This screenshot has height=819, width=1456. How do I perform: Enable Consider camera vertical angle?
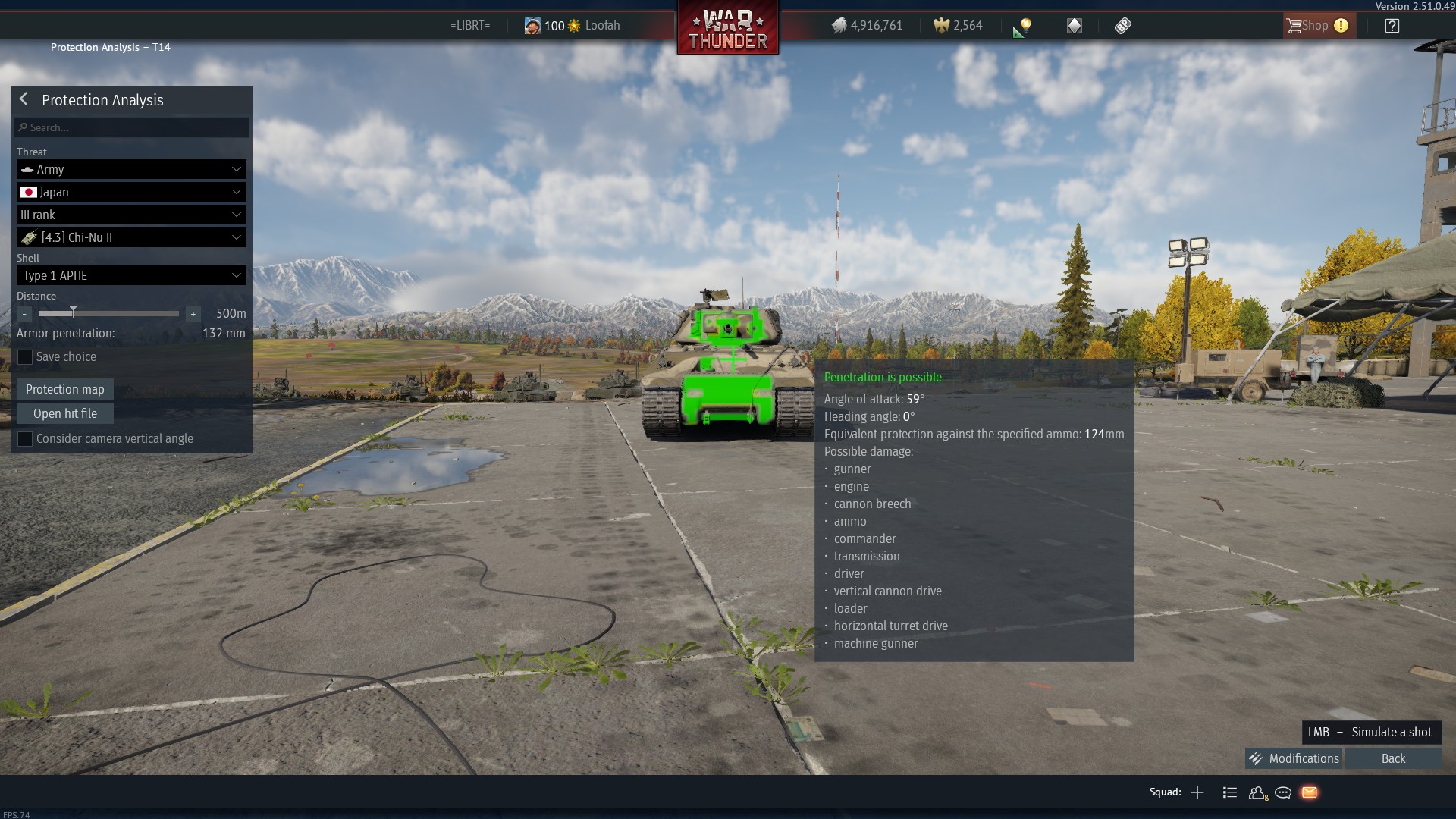[25, 438]
